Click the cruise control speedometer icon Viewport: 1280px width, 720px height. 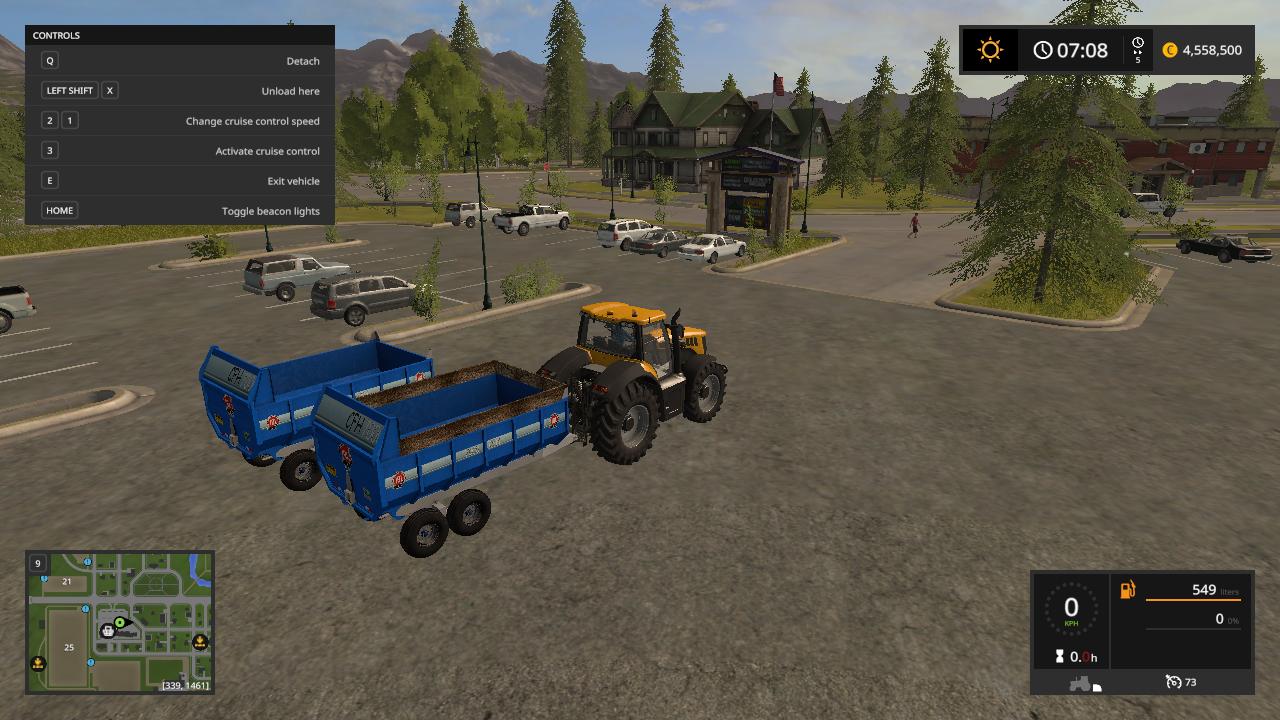click(1174, 682)
